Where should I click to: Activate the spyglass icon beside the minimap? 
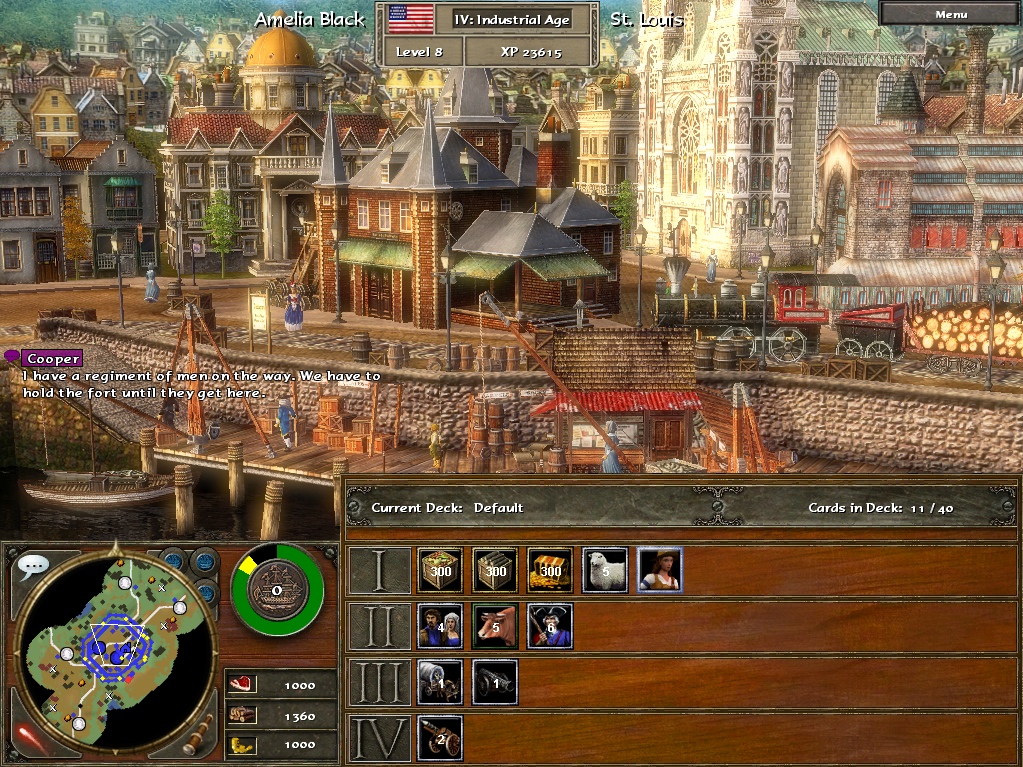click(197, 734)
